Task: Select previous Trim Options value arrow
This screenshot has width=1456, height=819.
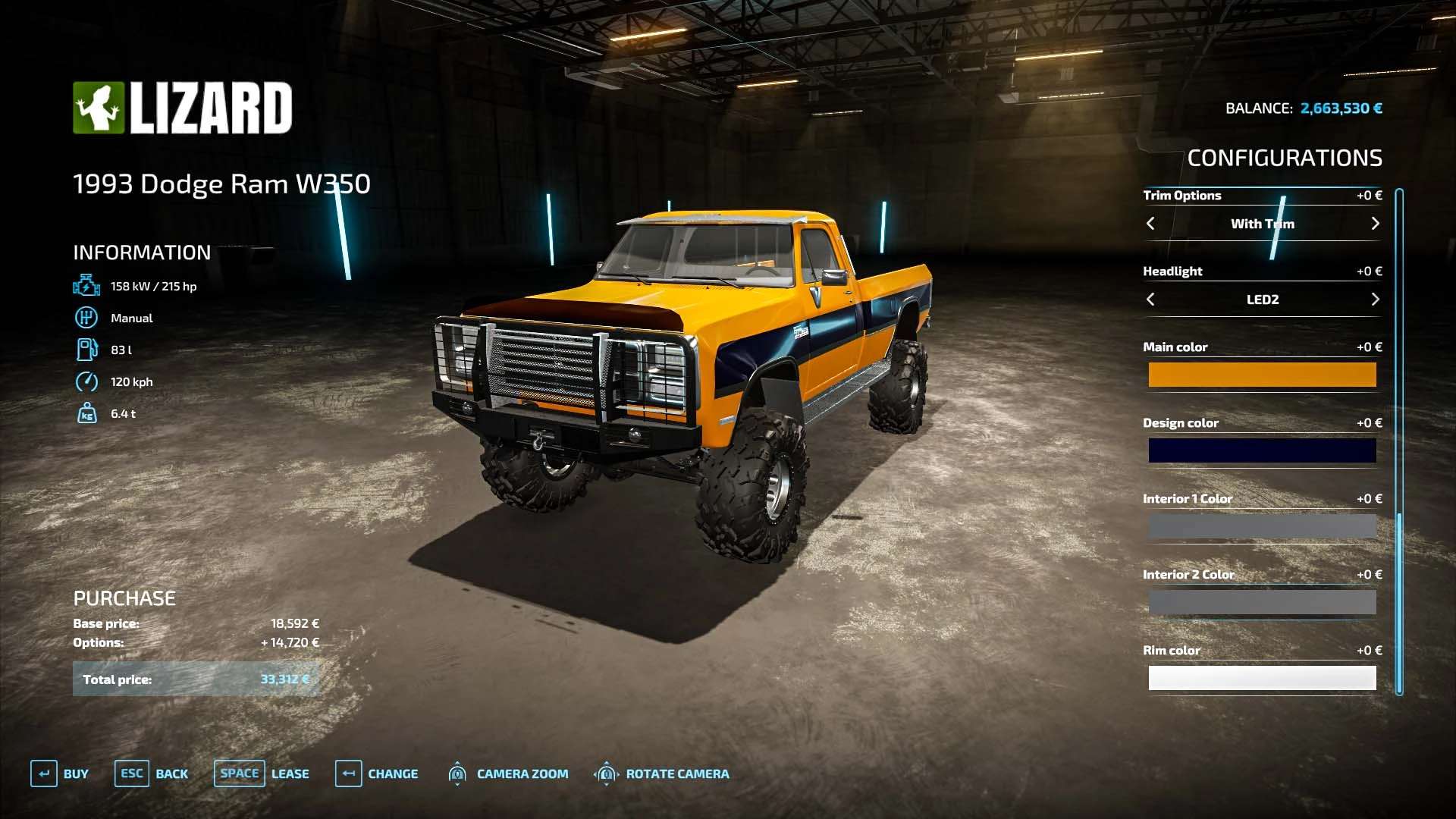Action: point(1150,224)
